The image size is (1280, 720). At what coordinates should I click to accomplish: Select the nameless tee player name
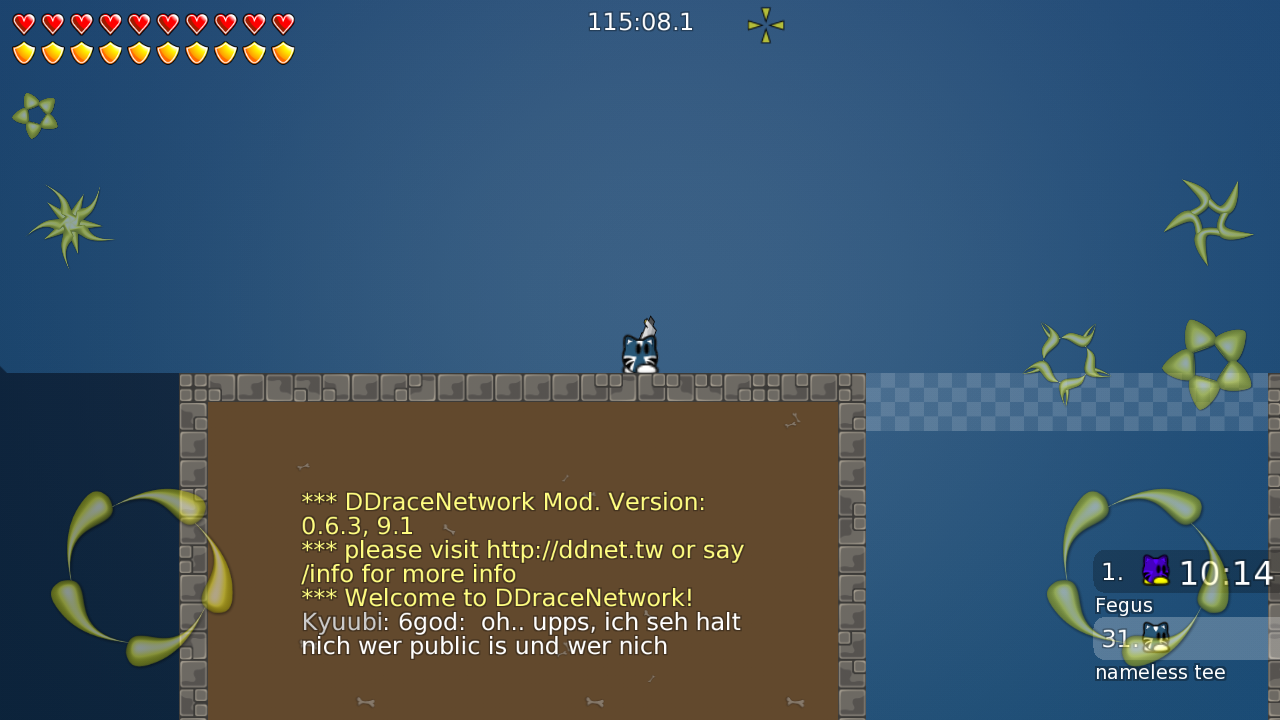pyautogui.click(x=1160, y=672)
